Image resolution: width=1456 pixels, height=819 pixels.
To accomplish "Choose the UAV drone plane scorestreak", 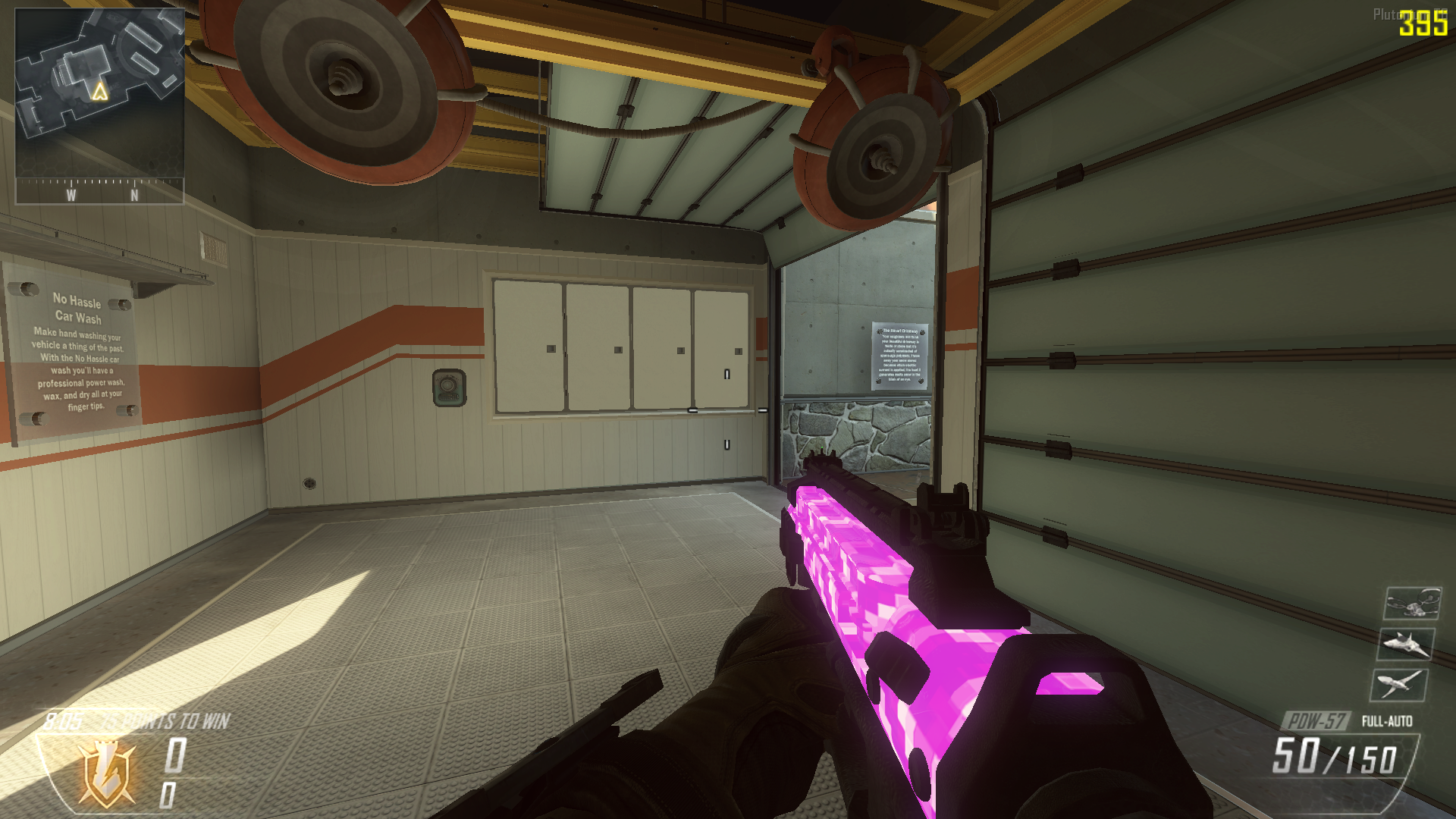I will pyautogui.click(x=1399, y=685).
